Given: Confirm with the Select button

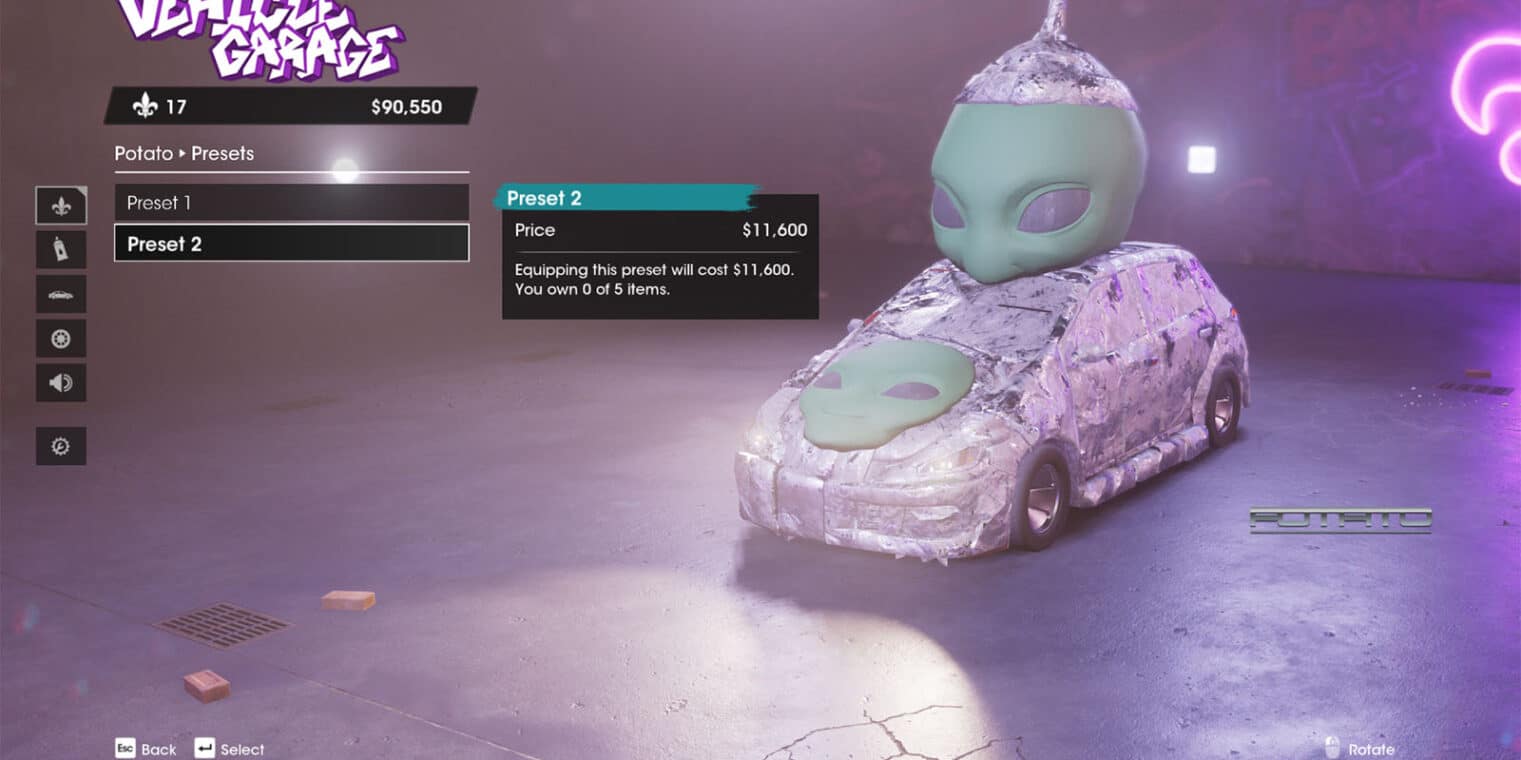Looking at the screenshot, I should tap(230, 749).
